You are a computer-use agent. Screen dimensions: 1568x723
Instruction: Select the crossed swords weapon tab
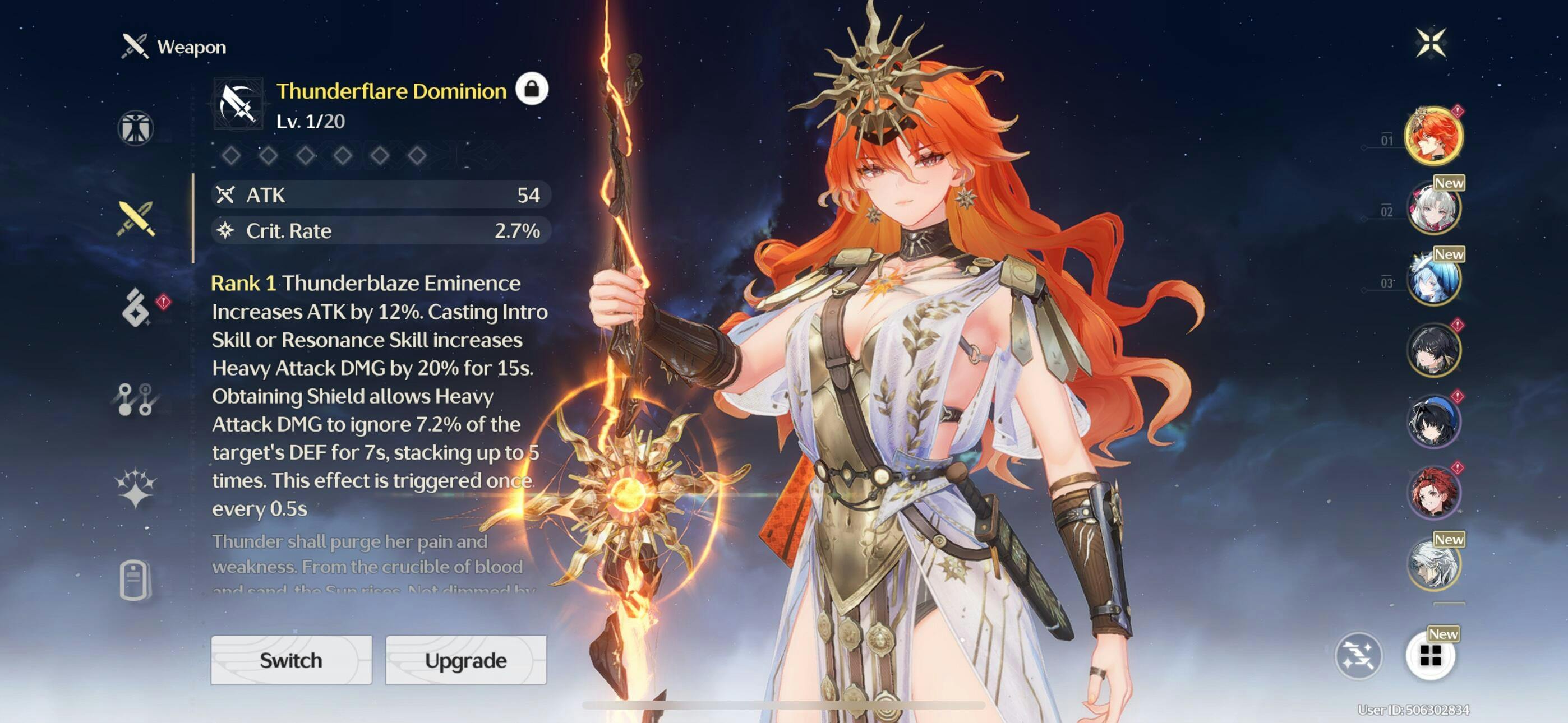(x=136, y=219)
